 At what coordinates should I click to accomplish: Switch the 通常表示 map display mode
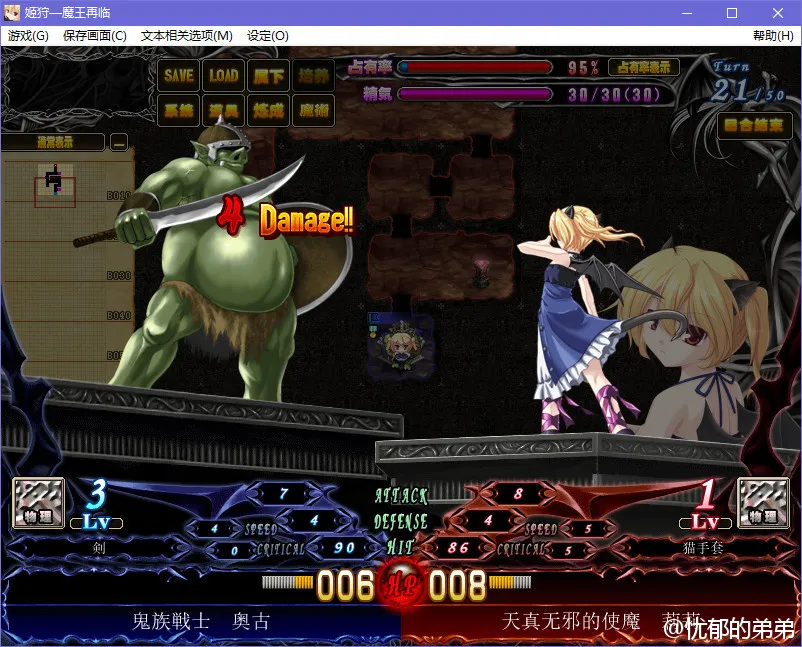(54, 142)
